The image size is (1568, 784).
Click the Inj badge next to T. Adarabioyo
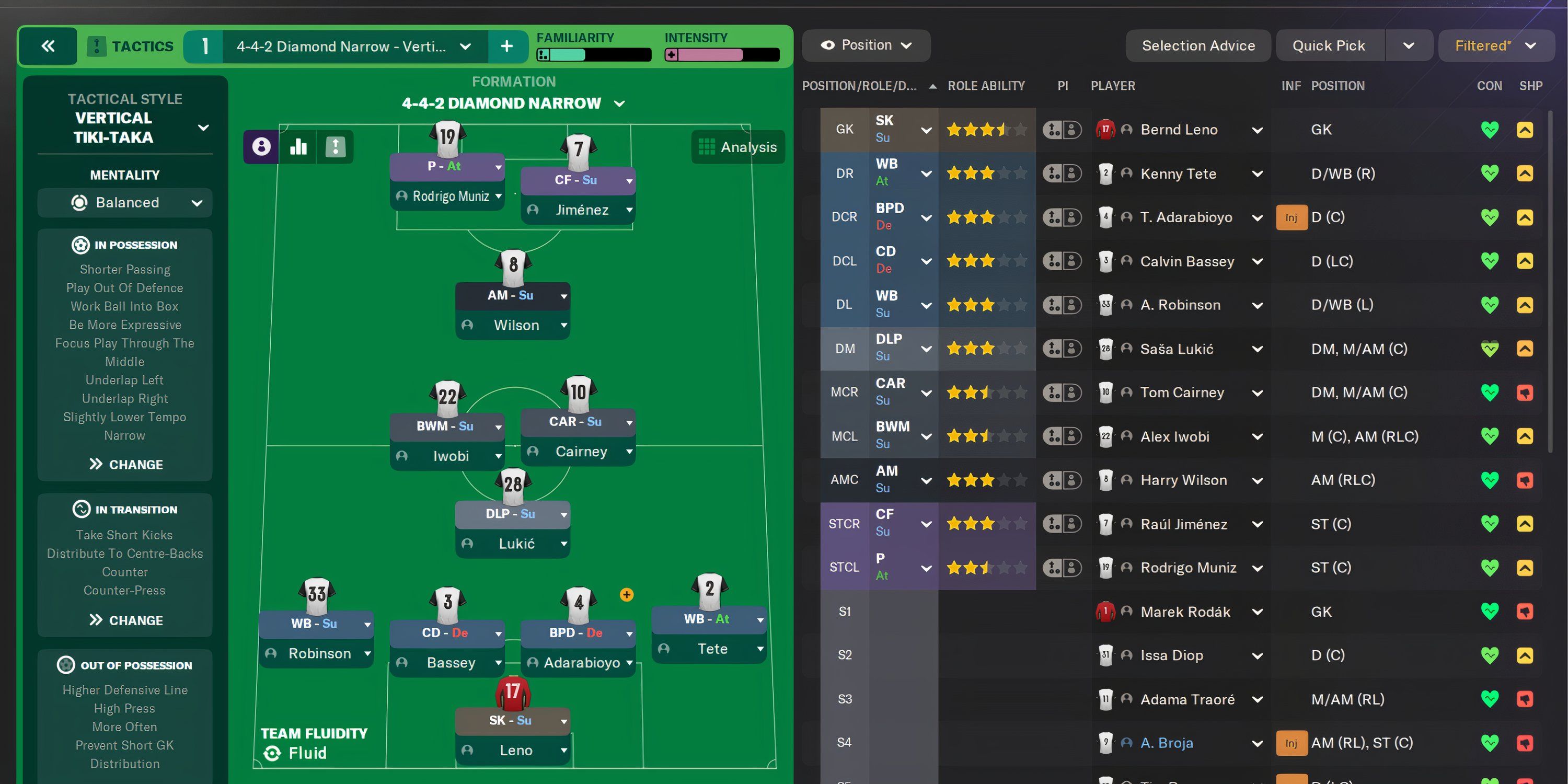pos(1291,217)
